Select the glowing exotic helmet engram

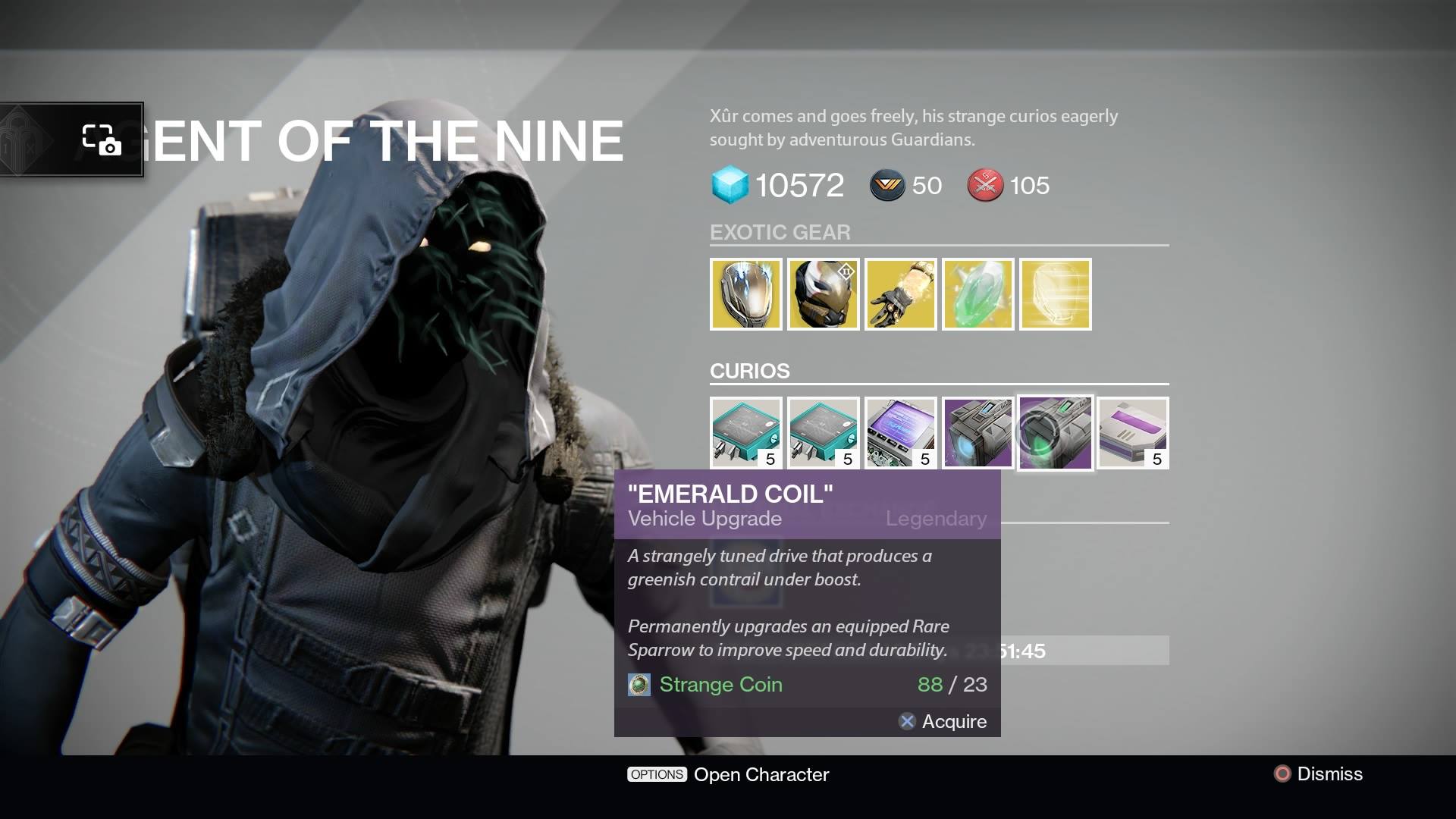tap(1056, 294)
